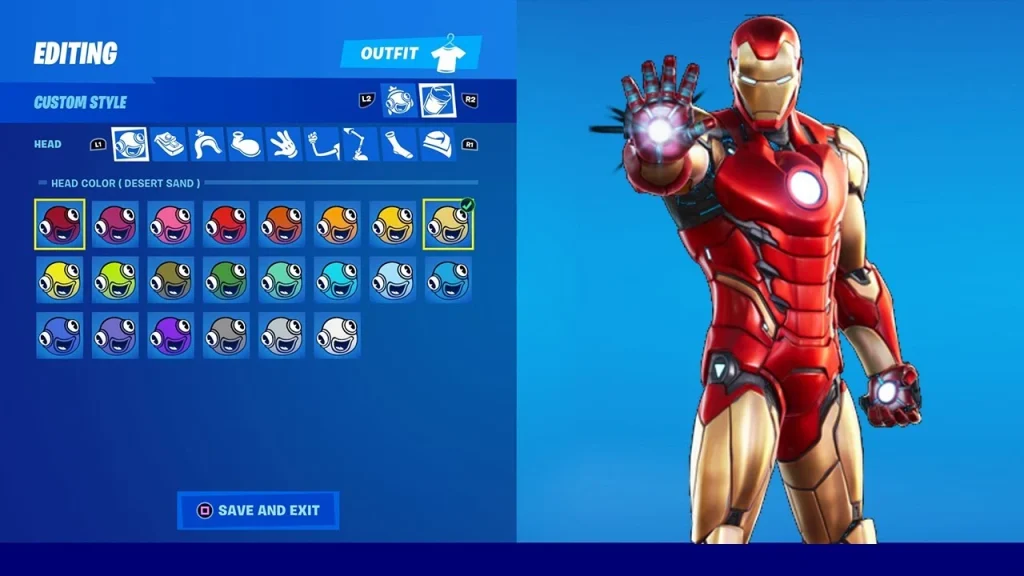Viewport: 1024px width, 576px height.
Task: Select the checked desert sand head color
Action: tap(448, 224)
